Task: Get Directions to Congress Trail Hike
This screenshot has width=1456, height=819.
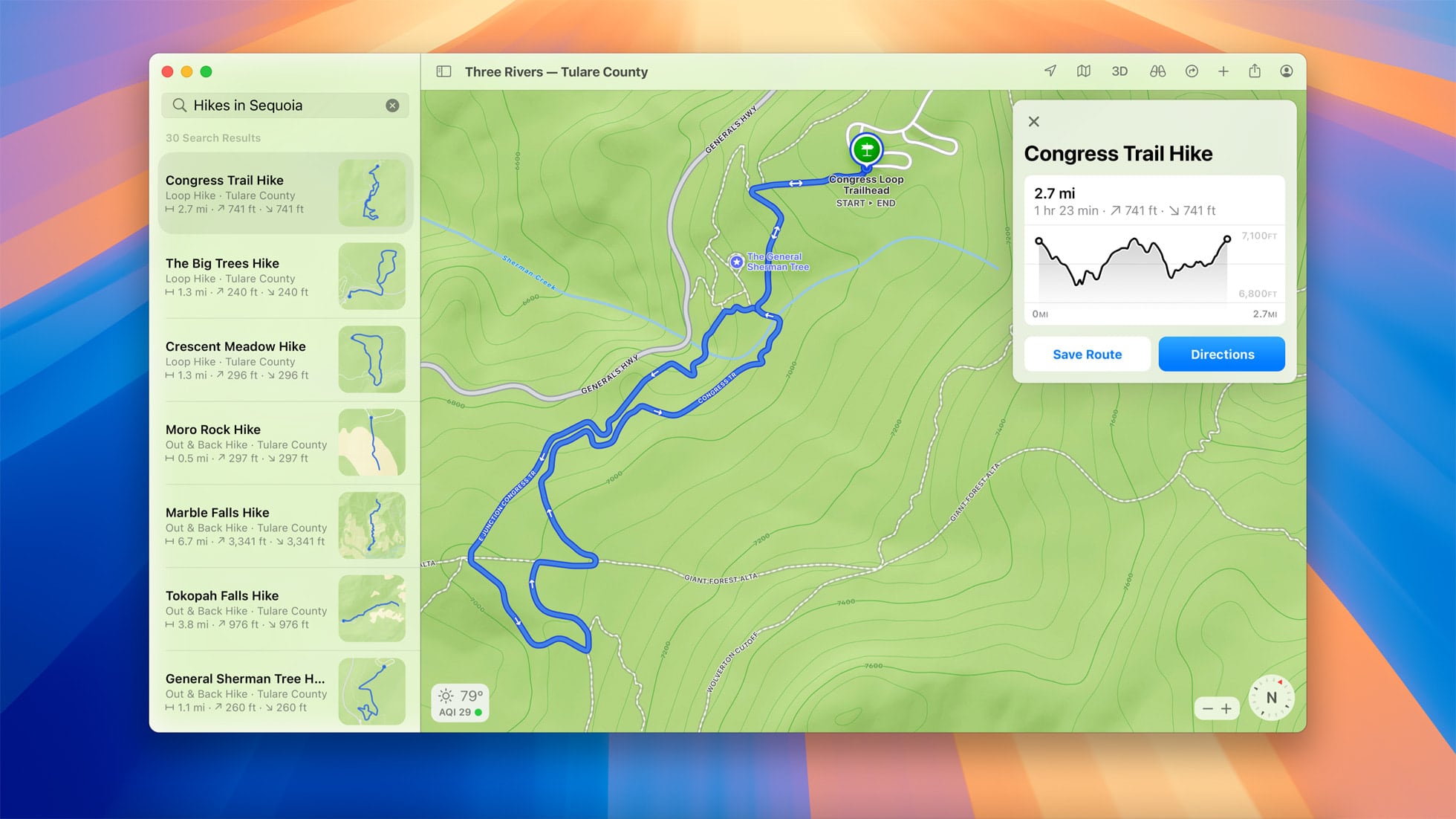Action: [x=1221, y=355]
